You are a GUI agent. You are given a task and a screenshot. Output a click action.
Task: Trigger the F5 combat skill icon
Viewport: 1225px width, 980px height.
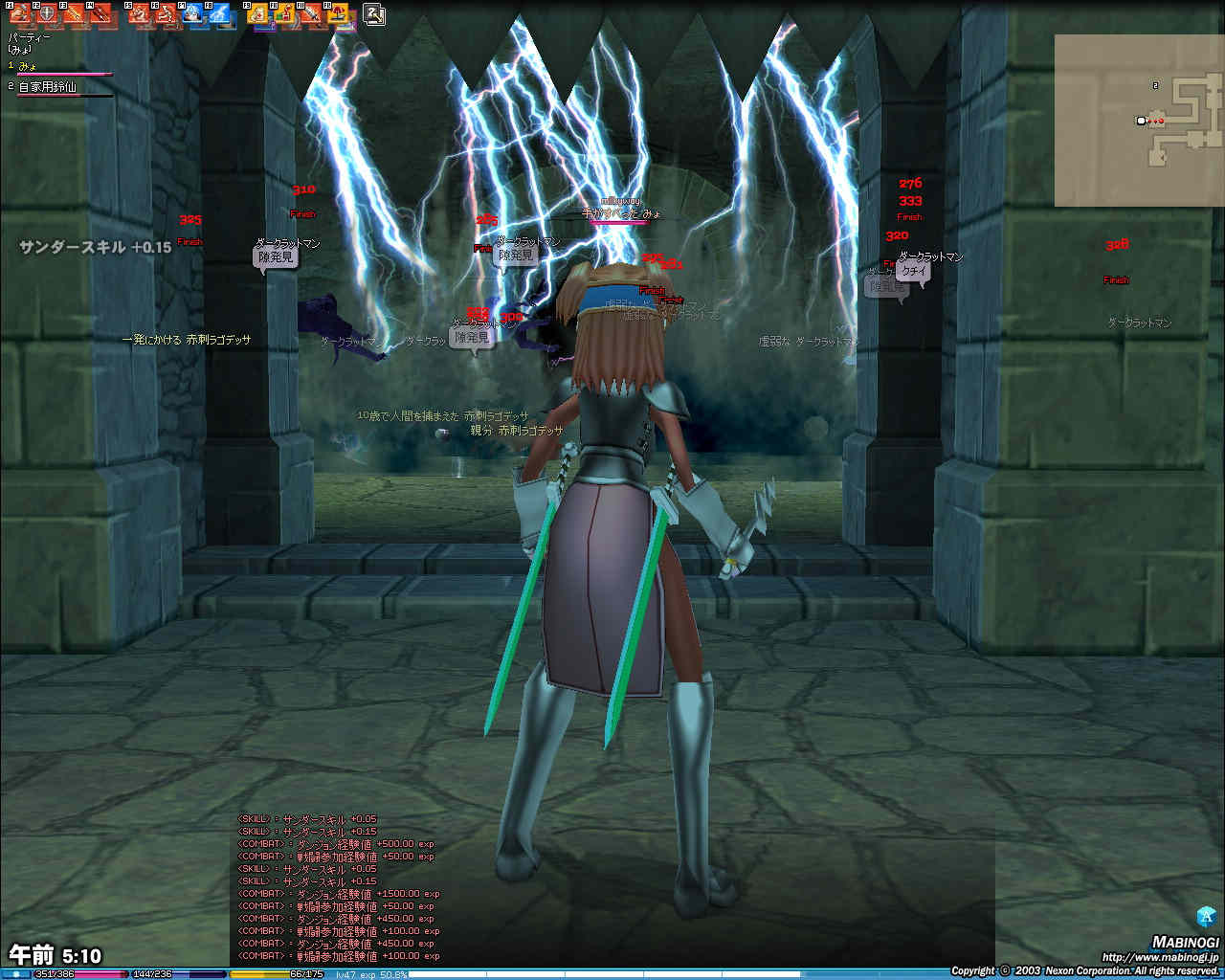(x=140, y=15)
